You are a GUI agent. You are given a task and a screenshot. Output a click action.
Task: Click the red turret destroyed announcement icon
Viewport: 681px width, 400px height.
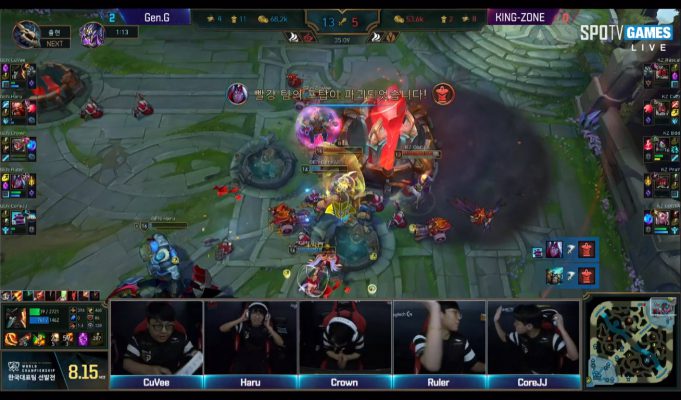[x=442, y=95]
